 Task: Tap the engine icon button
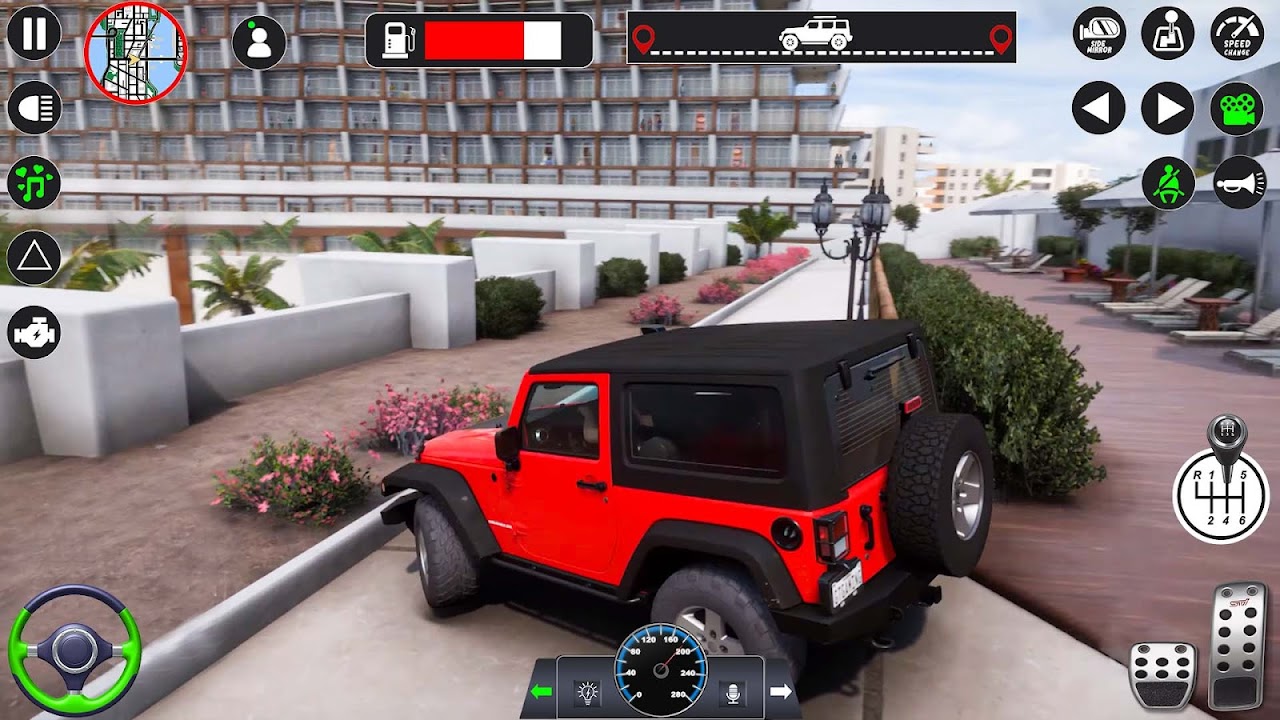click(34, 333)
